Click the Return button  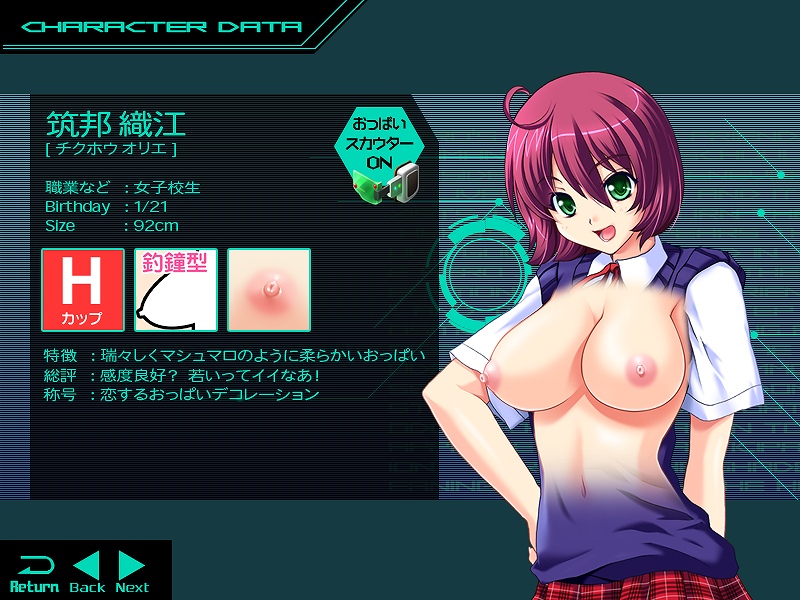34,572
